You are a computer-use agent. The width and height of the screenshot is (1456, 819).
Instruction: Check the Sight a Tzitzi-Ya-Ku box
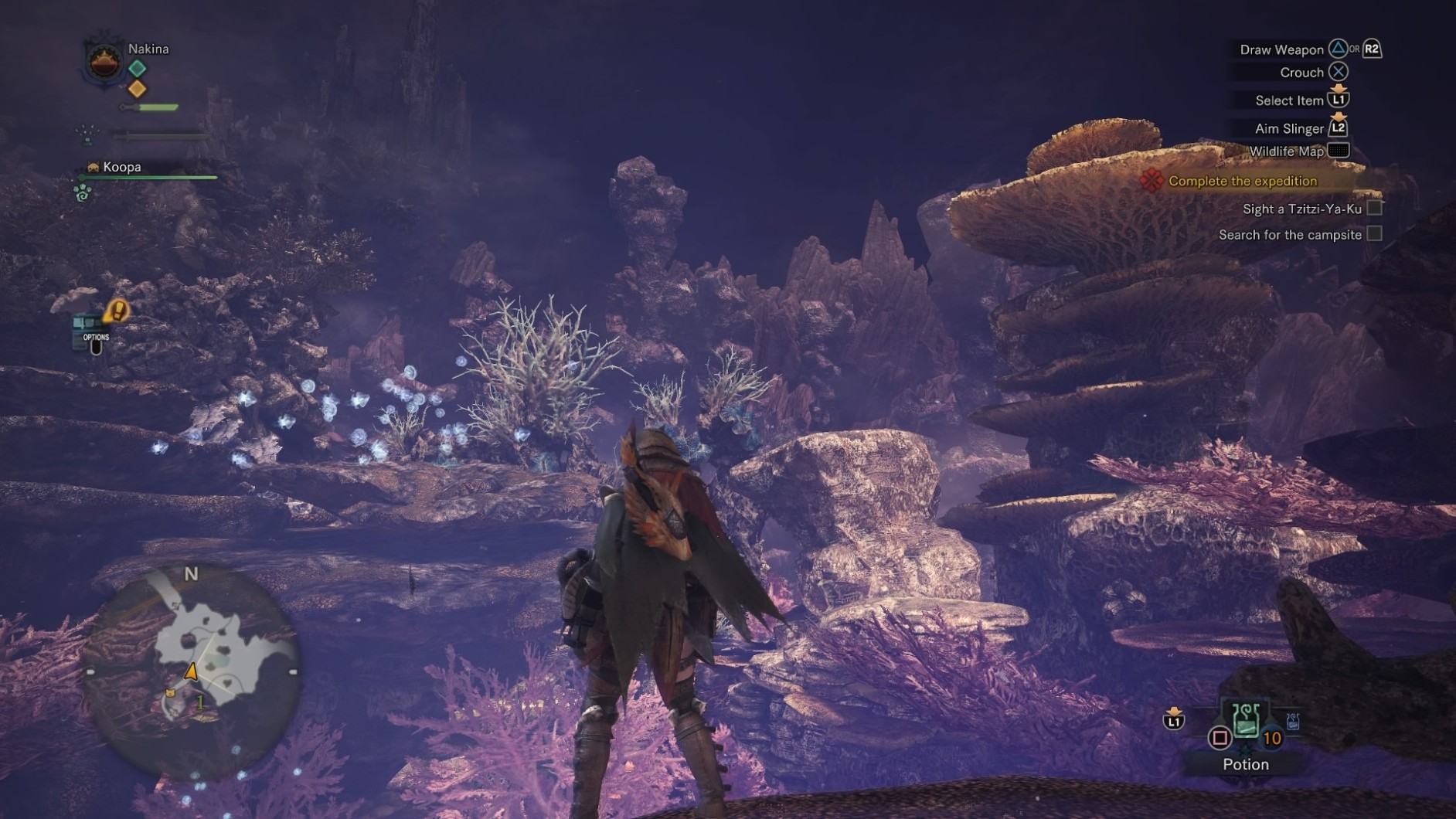(x=1375, y=207)
